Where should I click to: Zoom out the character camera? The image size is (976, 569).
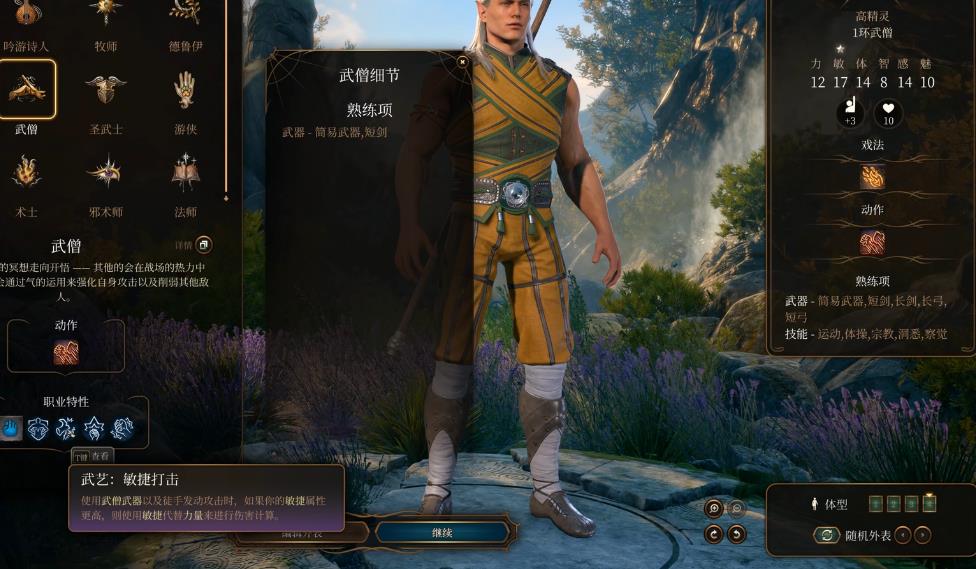pyautogui.click(x=737, y=508)
